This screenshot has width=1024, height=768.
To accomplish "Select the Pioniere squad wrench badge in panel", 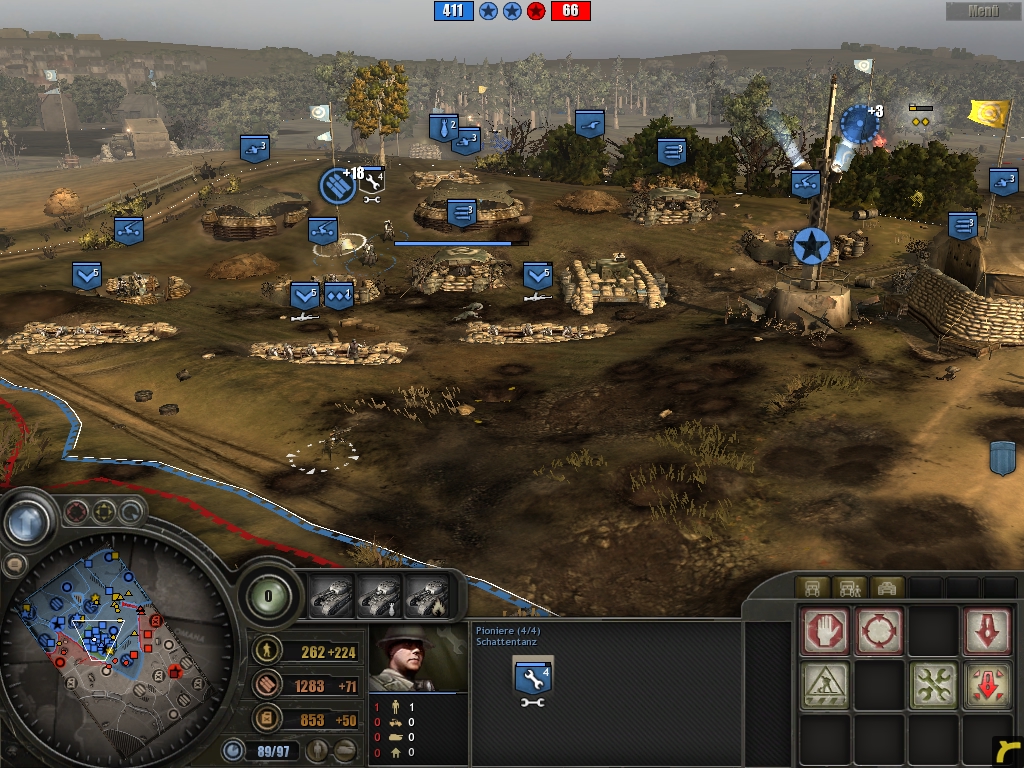I will (x=532, y=680).
